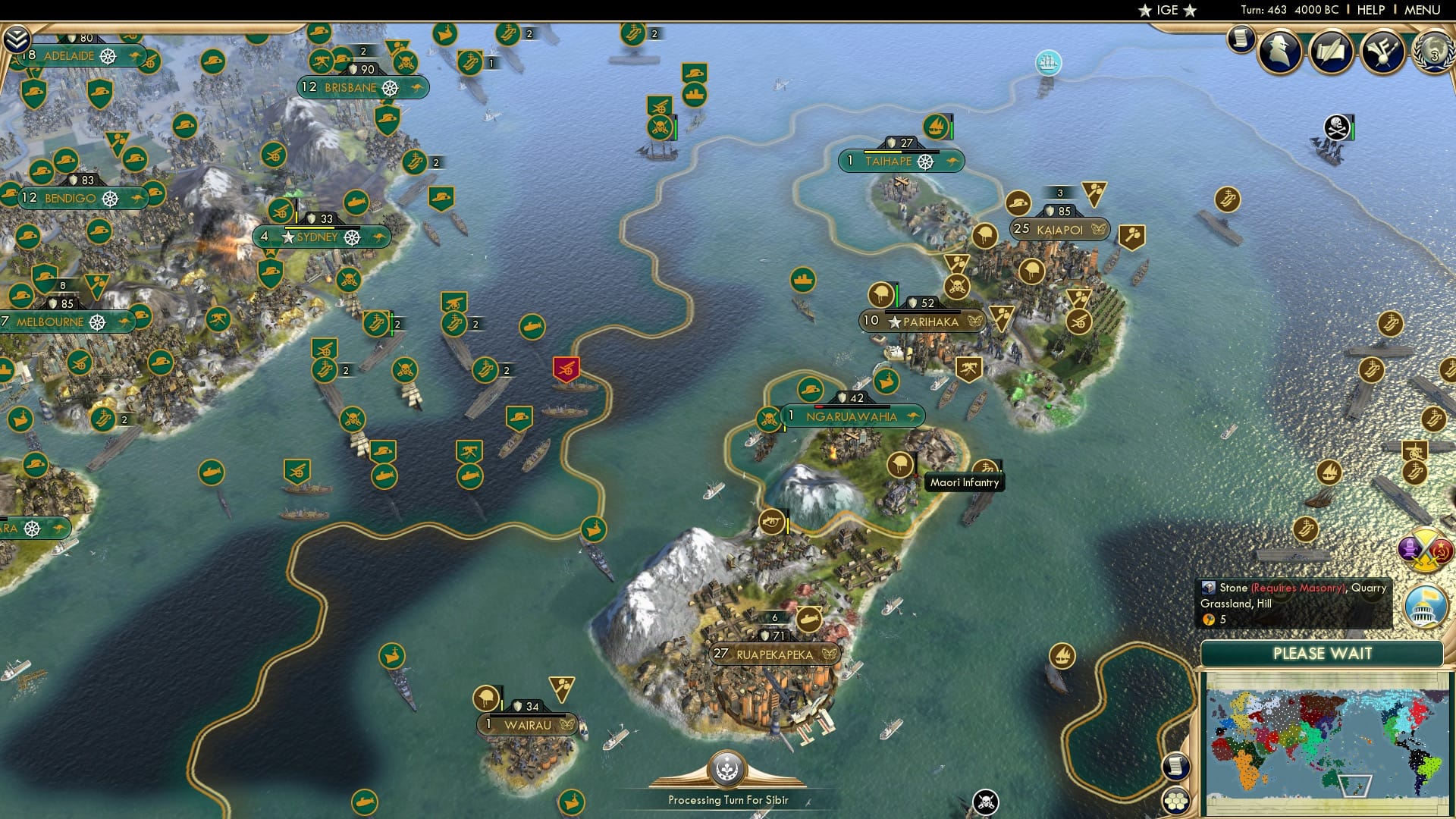The height and width of the screenshot is (819, 1456).
Task: Open the notification scroll icon top-right
Action: pyautogui.click(x=1241, y=39)
